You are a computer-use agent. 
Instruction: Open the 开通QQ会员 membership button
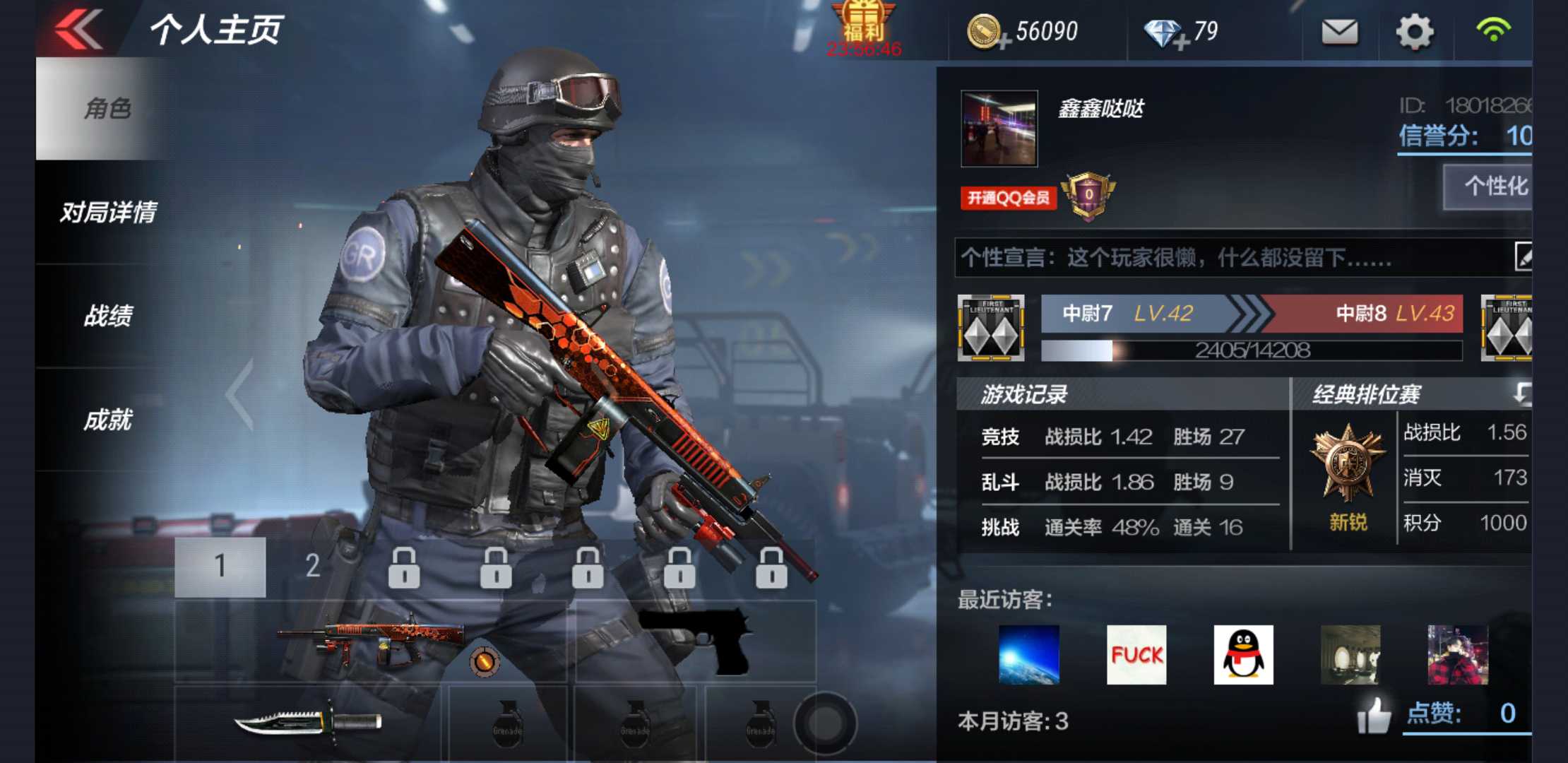coord(1008,199)
